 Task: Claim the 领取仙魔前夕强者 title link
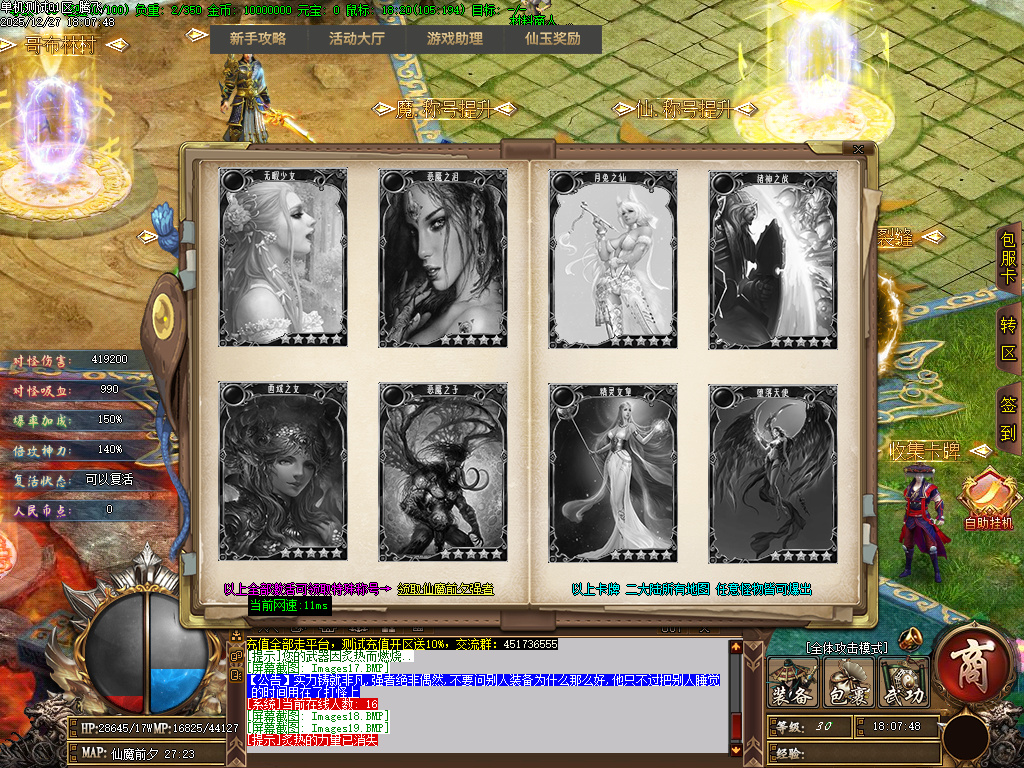click(x=446, y=589)
